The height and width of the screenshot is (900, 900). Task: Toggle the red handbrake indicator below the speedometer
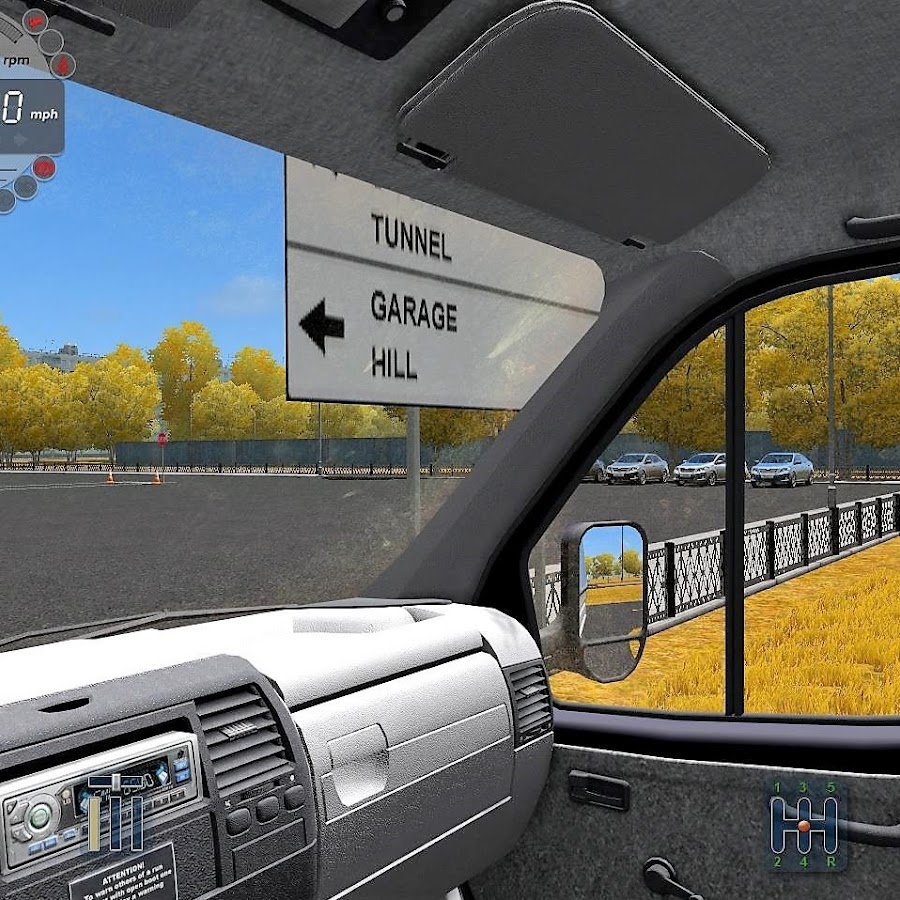coord(44,168)
